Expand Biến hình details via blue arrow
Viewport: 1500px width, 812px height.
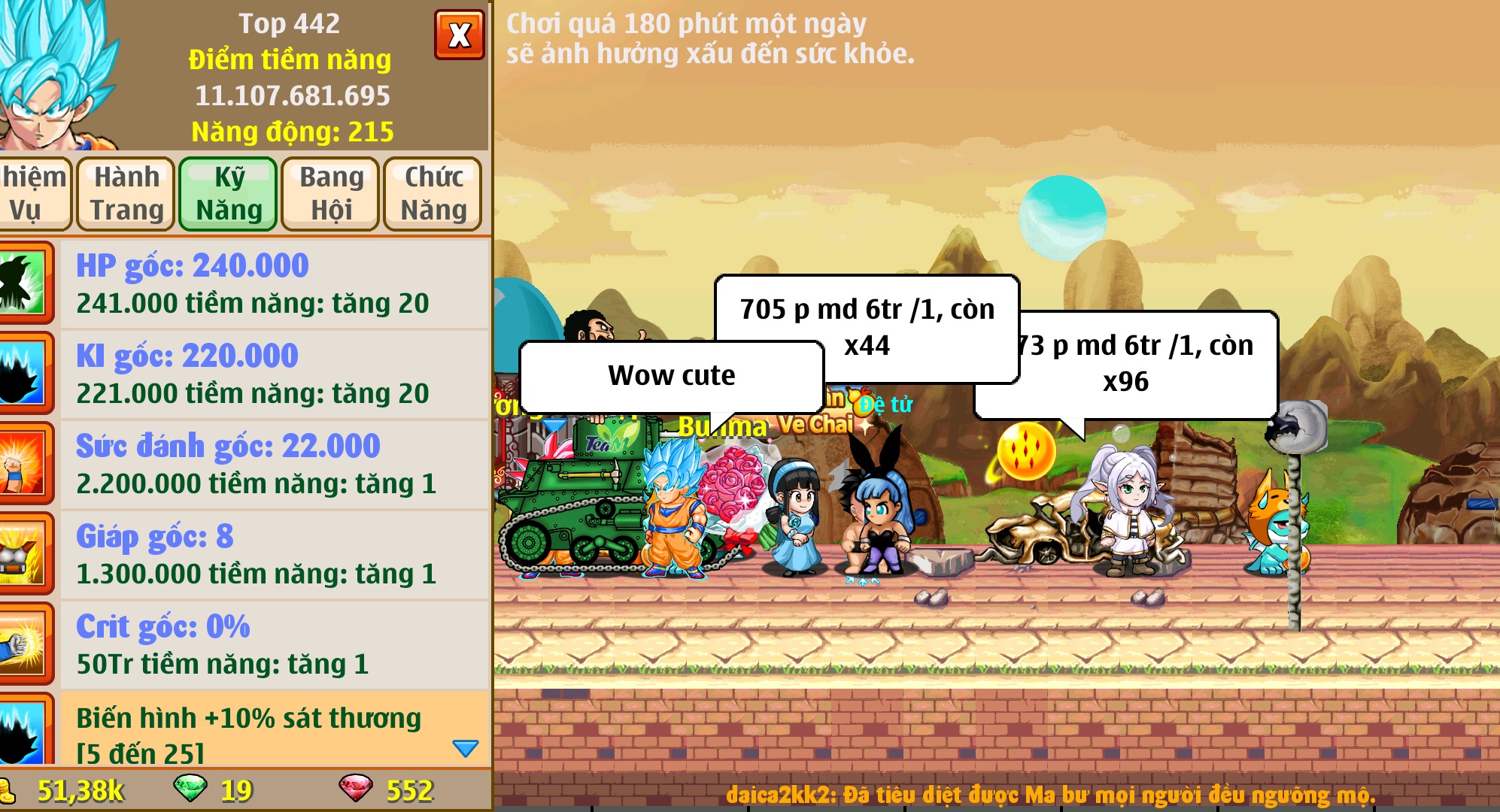(466, 747)
